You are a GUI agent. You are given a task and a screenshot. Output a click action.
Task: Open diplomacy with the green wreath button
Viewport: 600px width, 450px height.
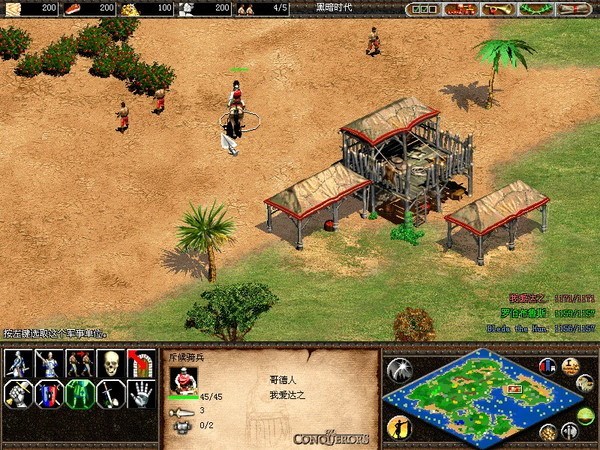click(x=533, y=9)
